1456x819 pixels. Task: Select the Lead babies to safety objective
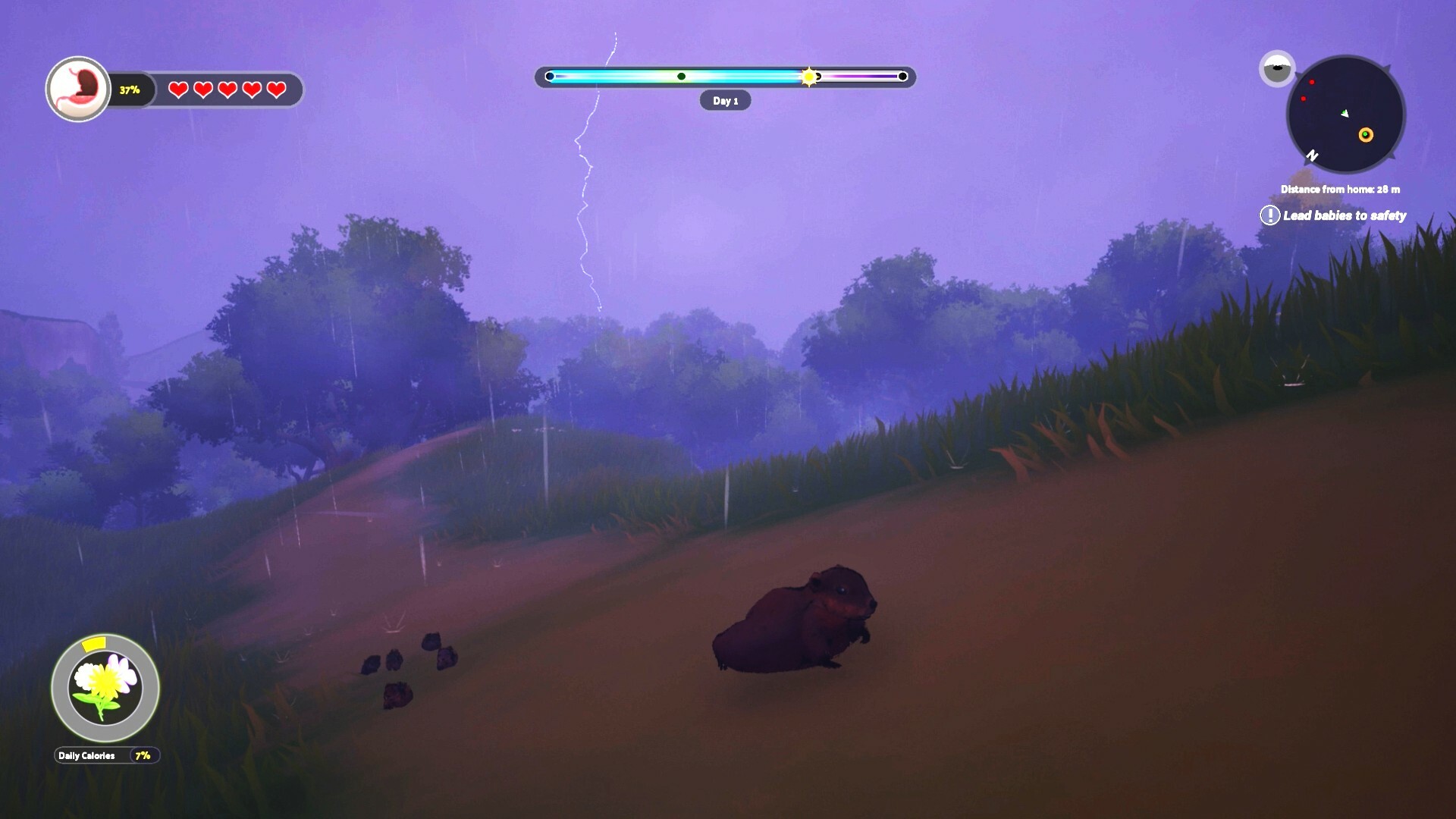1344,215
